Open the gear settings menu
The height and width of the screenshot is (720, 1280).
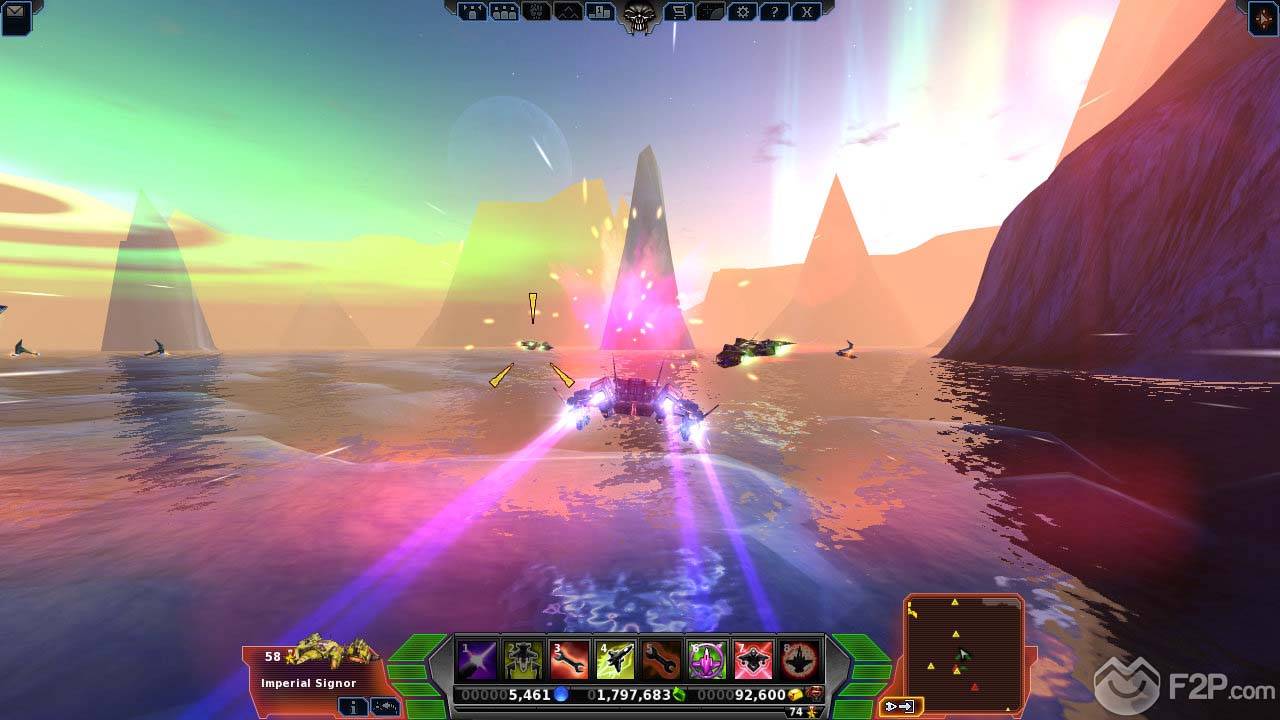point(741,12)
